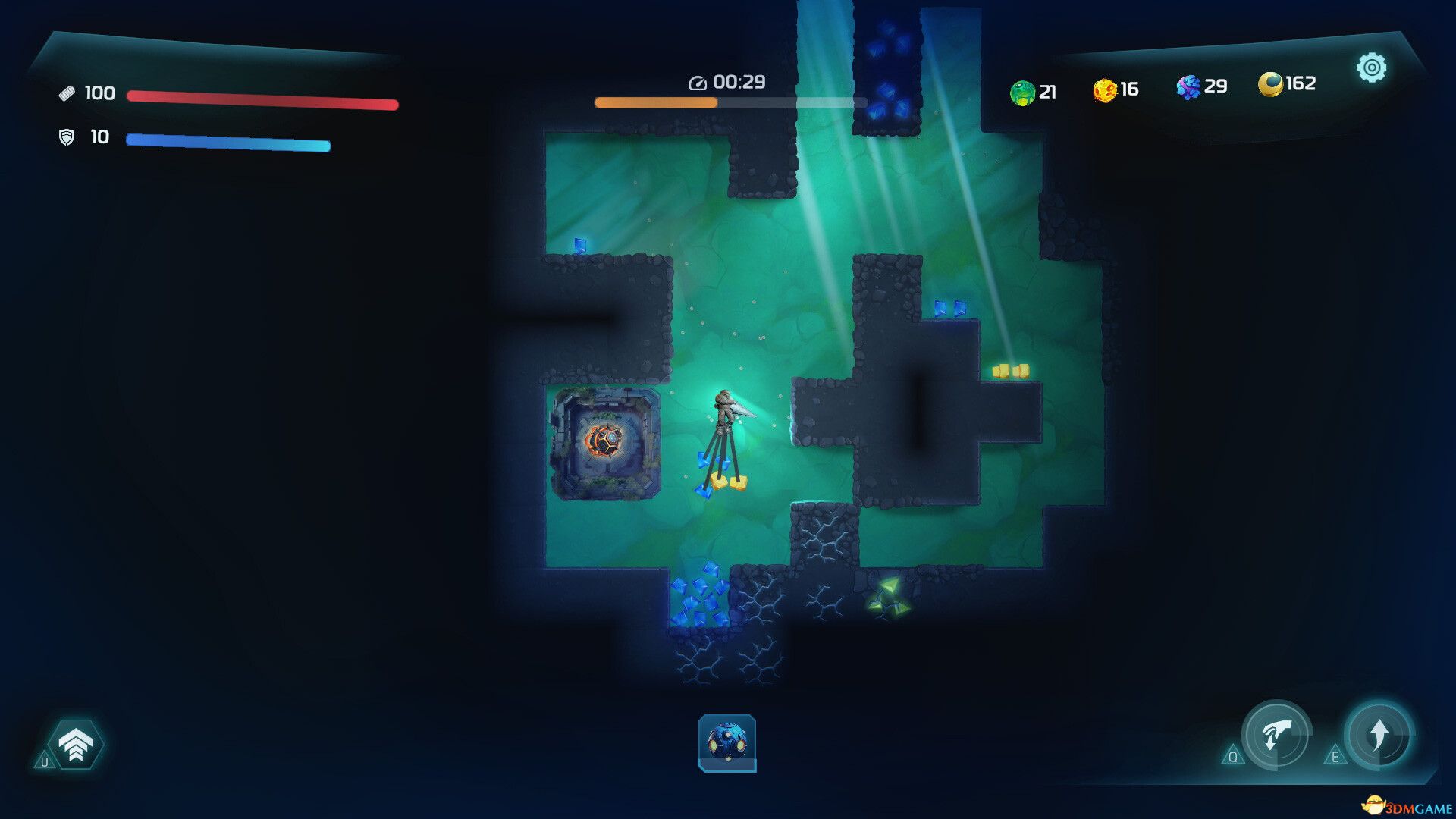Click the timer stopwatch icon above the map
The width and height of the screenshot is (1456, 819).
click(698, 84)
